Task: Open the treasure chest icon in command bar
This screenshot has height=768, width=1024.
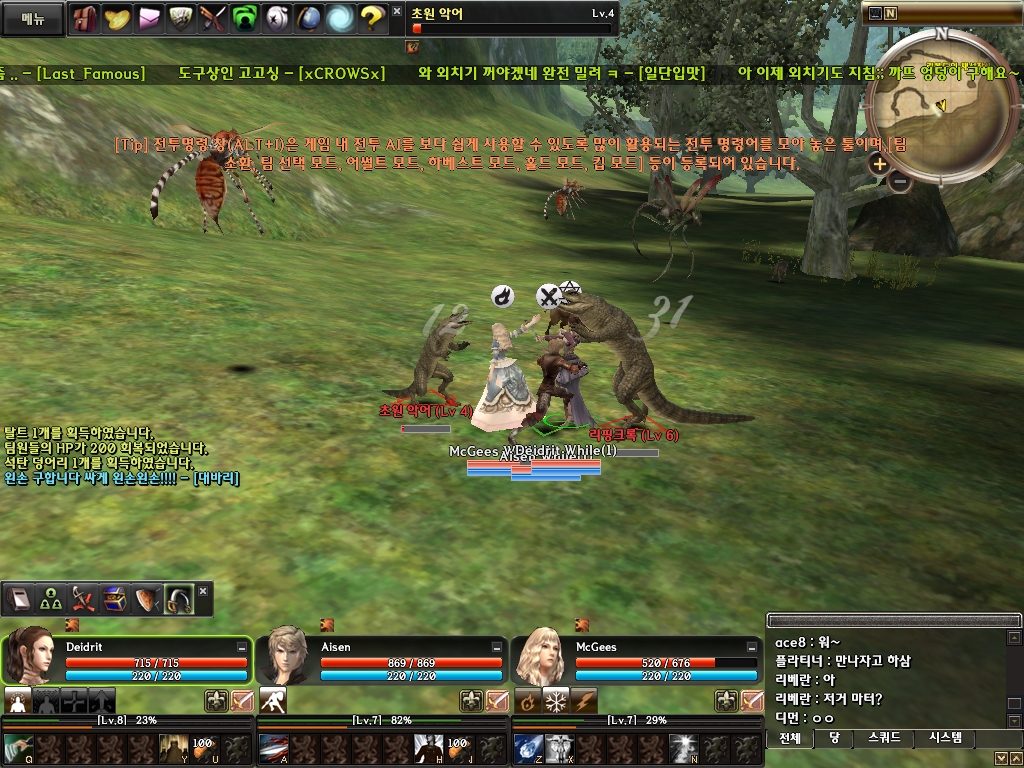Action: pyautogui.click(x=115, y=598)
